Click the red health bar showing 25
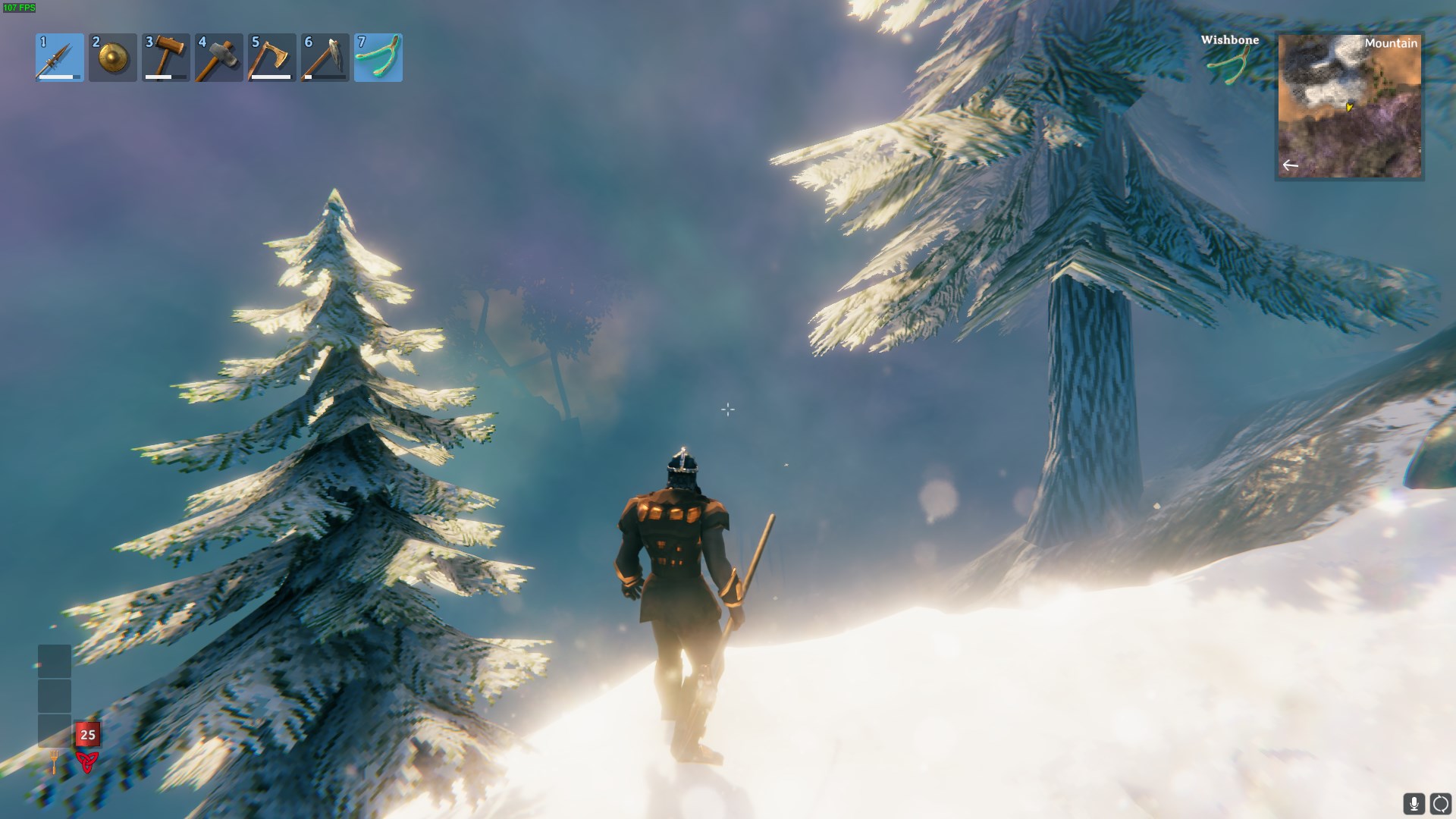Screen dimensions: 1456x819 pyautogui.click(x=87, y=733)
